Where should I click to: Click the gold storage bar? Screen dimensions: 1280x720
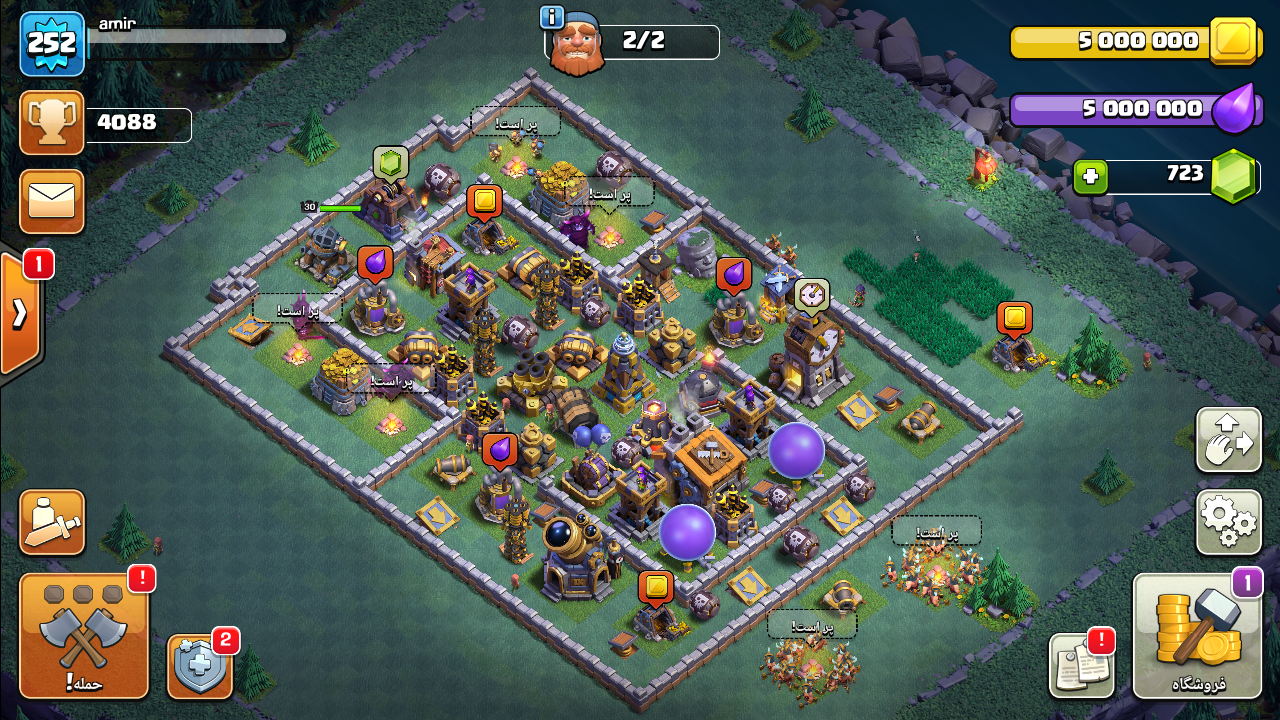tap(1120, 42)
